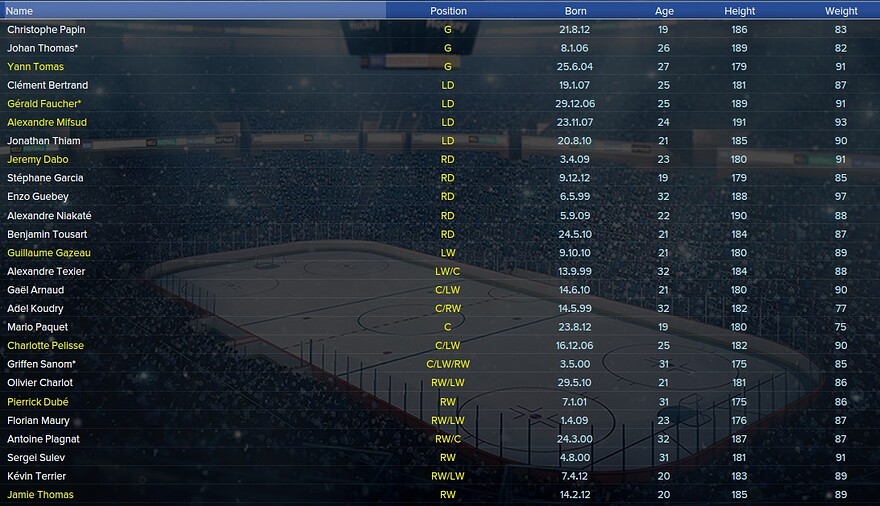Open Charlotte Pelisse's row
880x506 pixels.
pyautogui.click(x=46, y=346)
